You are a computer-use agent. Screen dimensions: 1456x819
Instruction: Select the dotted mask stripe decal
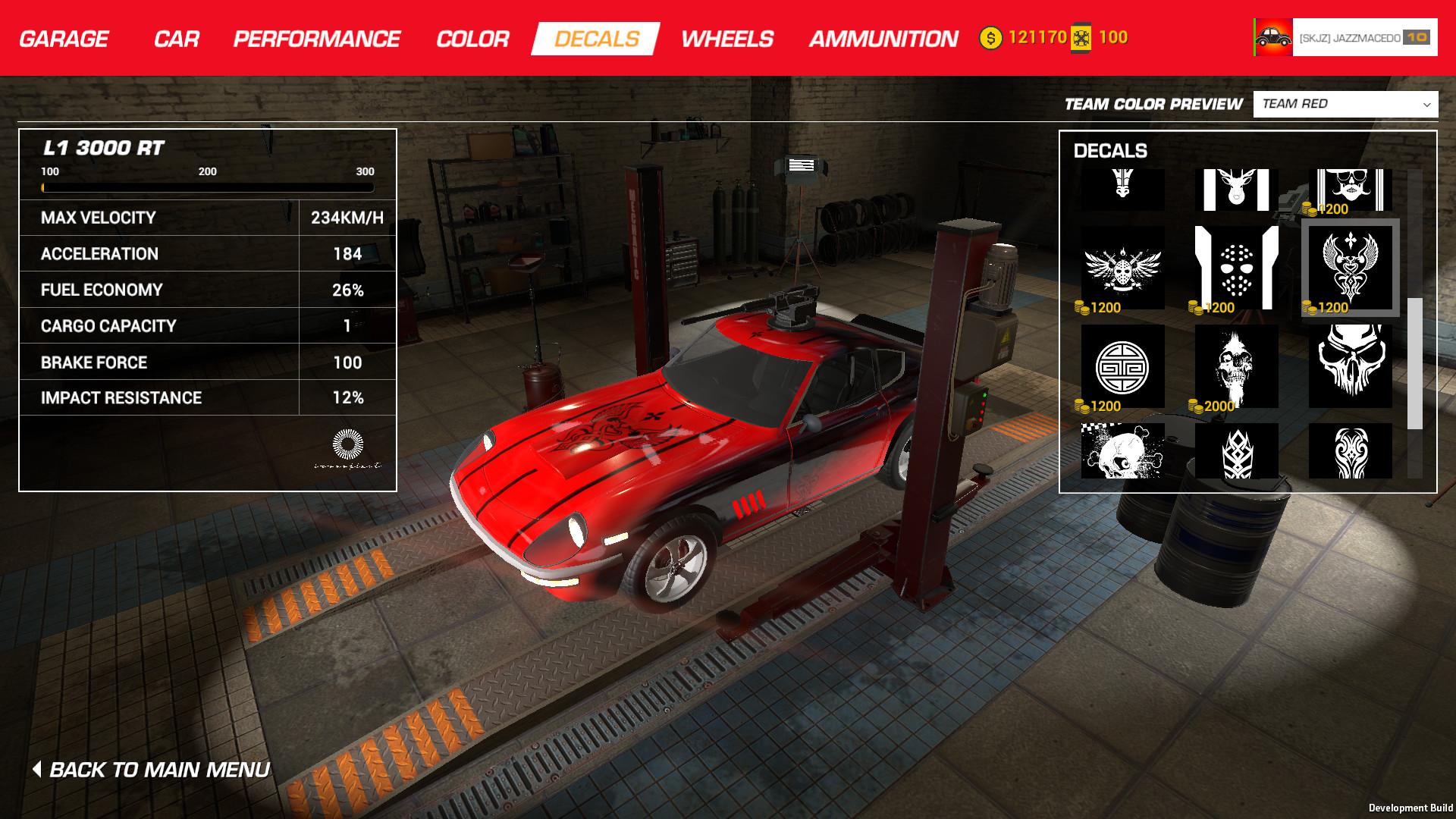[x=1236, y=268]
